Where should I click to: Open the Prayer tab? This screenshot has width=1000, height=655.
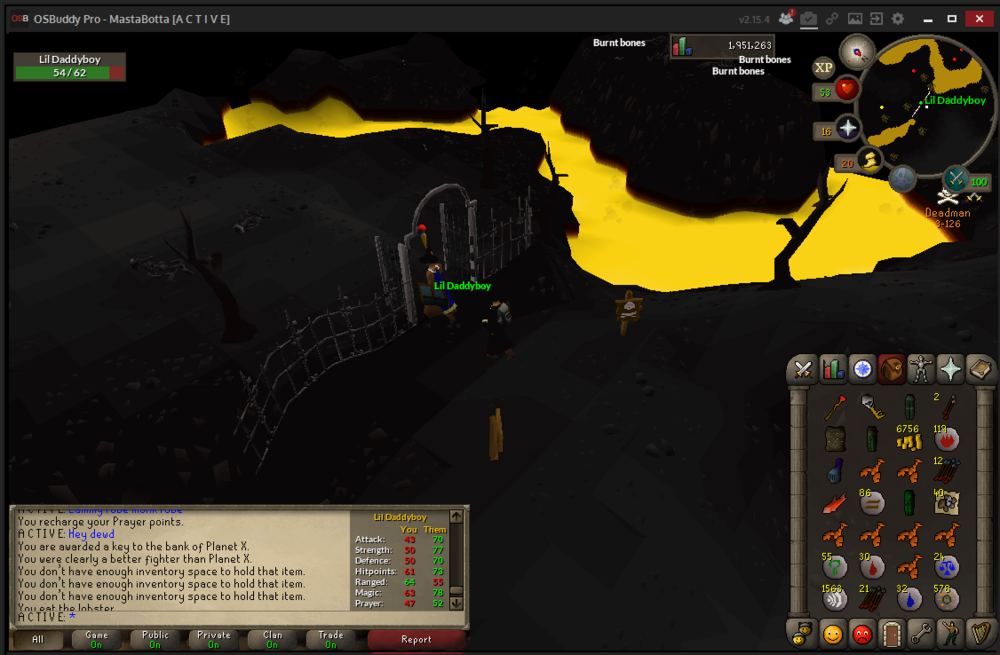949,369
